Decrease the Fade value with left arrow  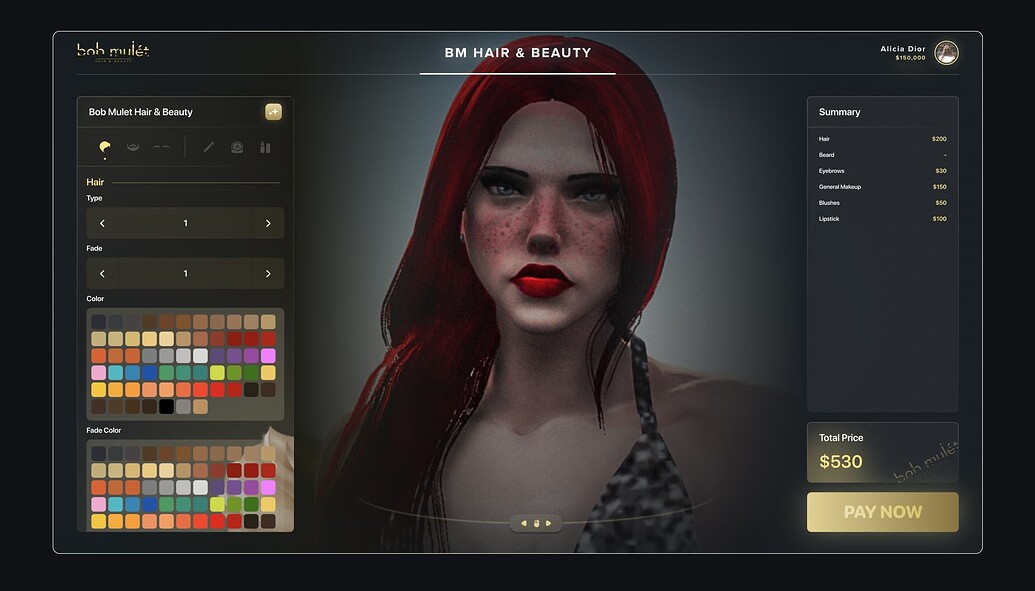click(x=102, y=273)
